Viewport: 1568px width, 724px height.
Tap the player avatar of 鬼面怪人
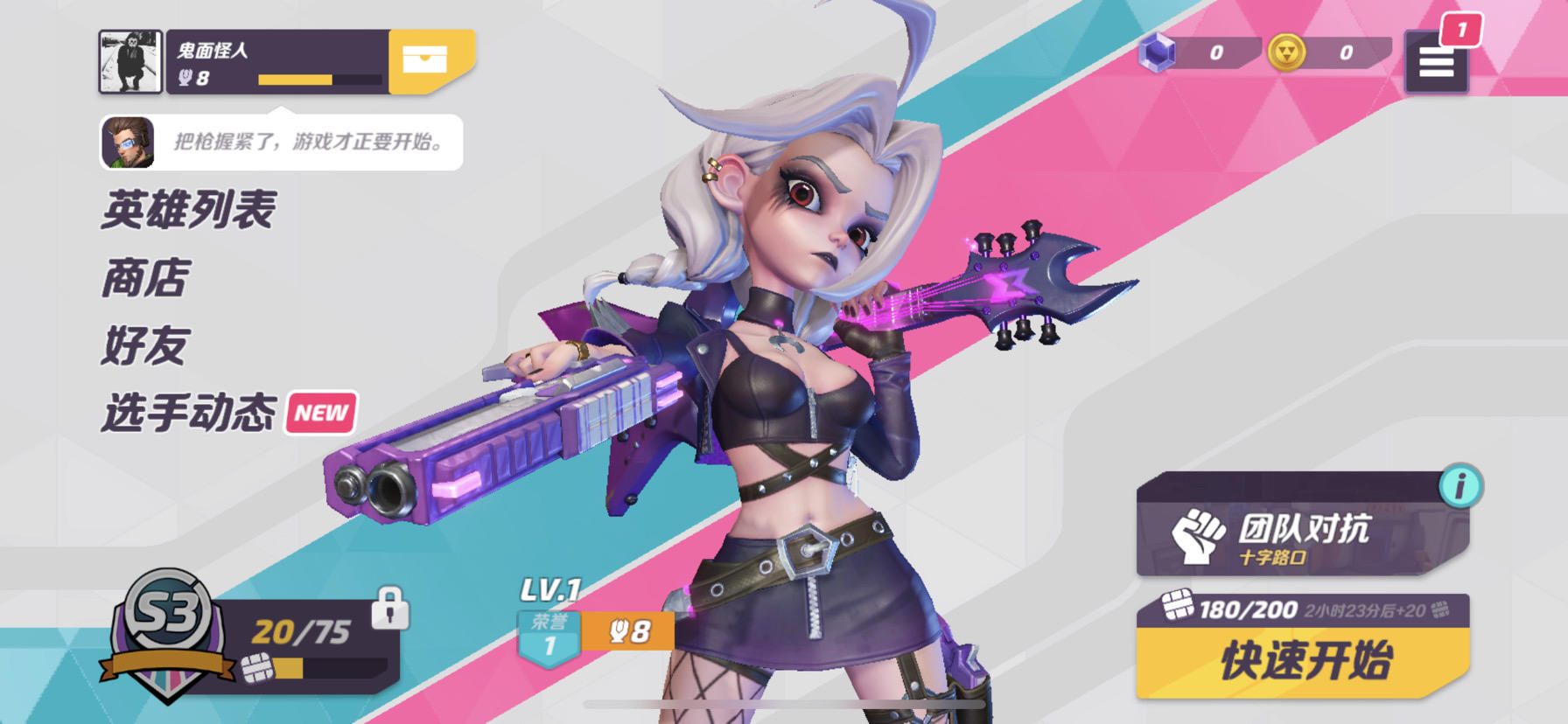(x=129, y=62)
